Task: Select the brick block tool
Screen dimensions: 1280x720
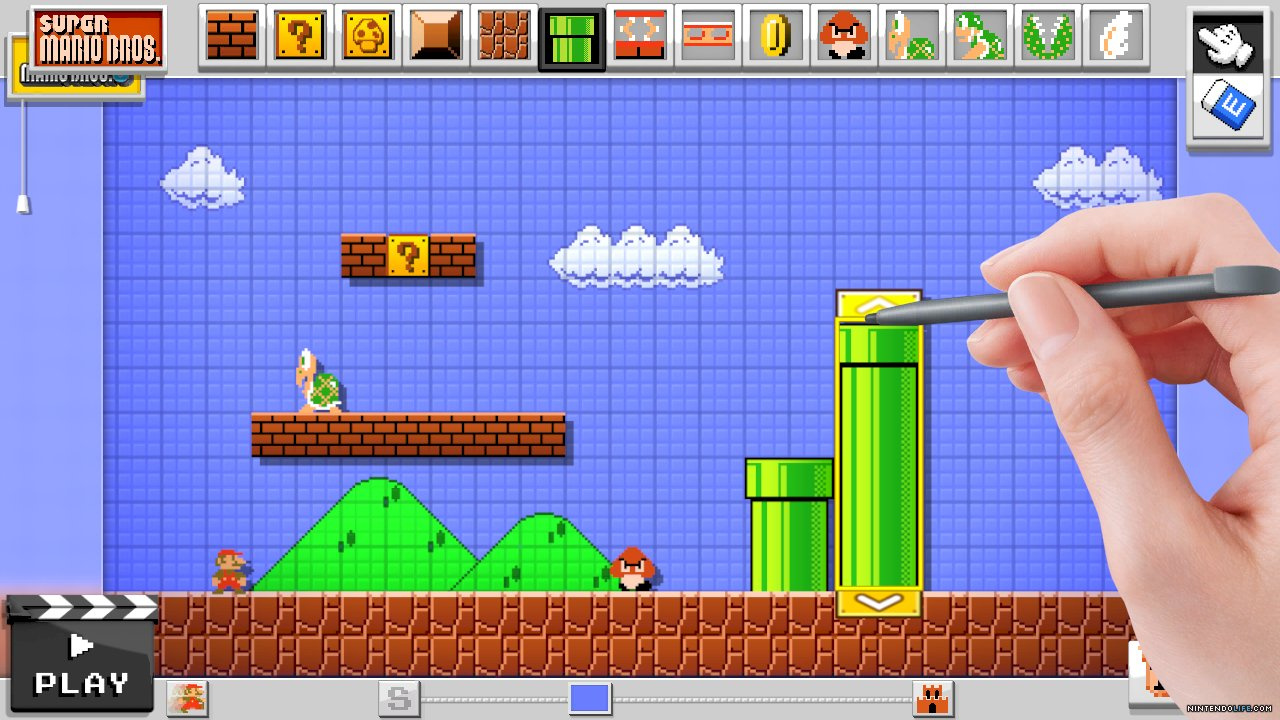Action: coord(231,35)
